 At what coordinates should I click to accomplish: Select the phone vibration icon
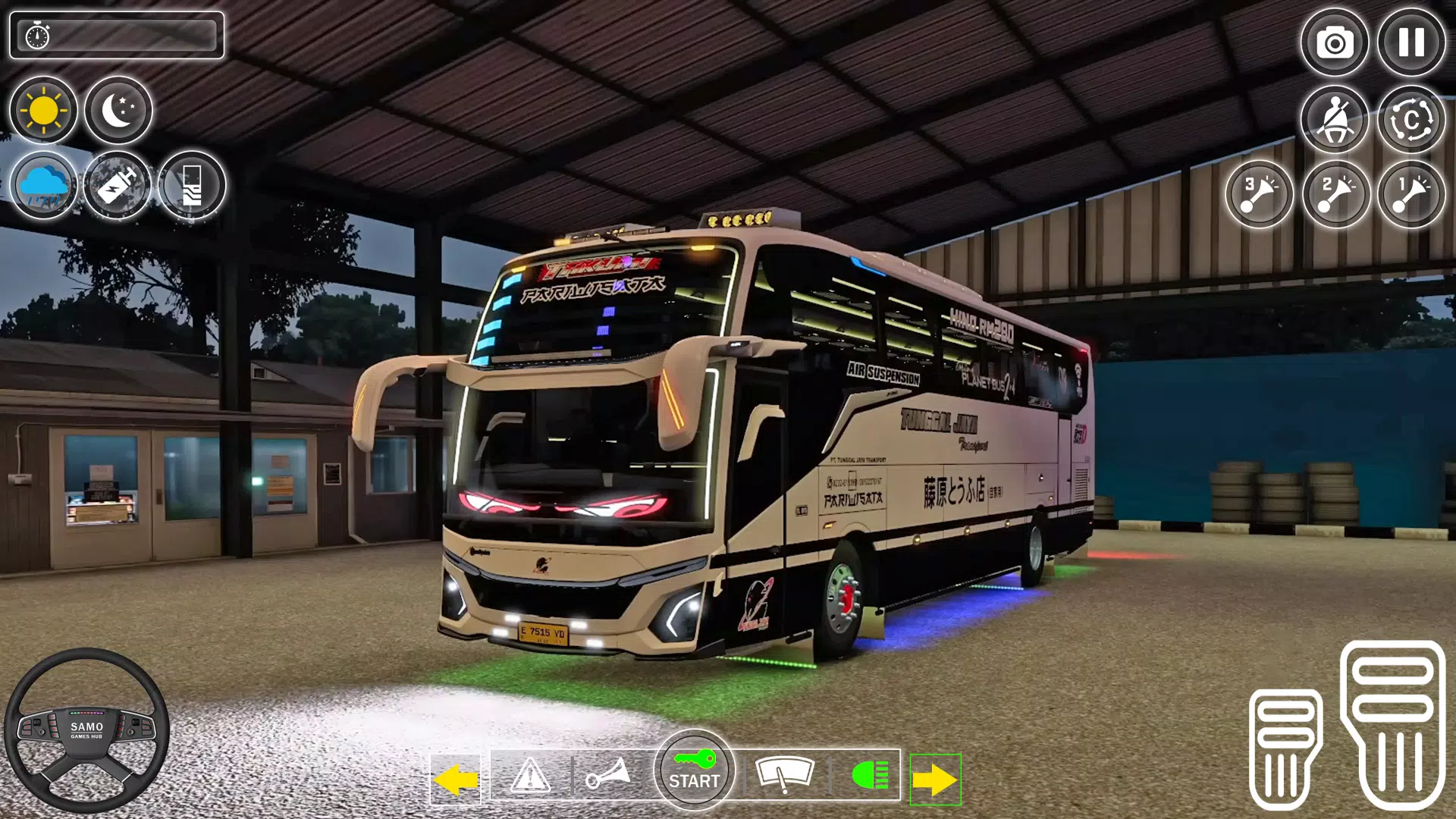(192, 184)
